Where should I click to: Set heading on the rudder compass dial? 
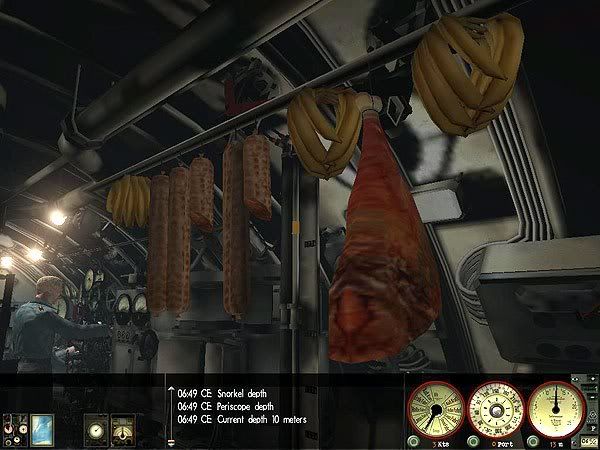[494, 407]
